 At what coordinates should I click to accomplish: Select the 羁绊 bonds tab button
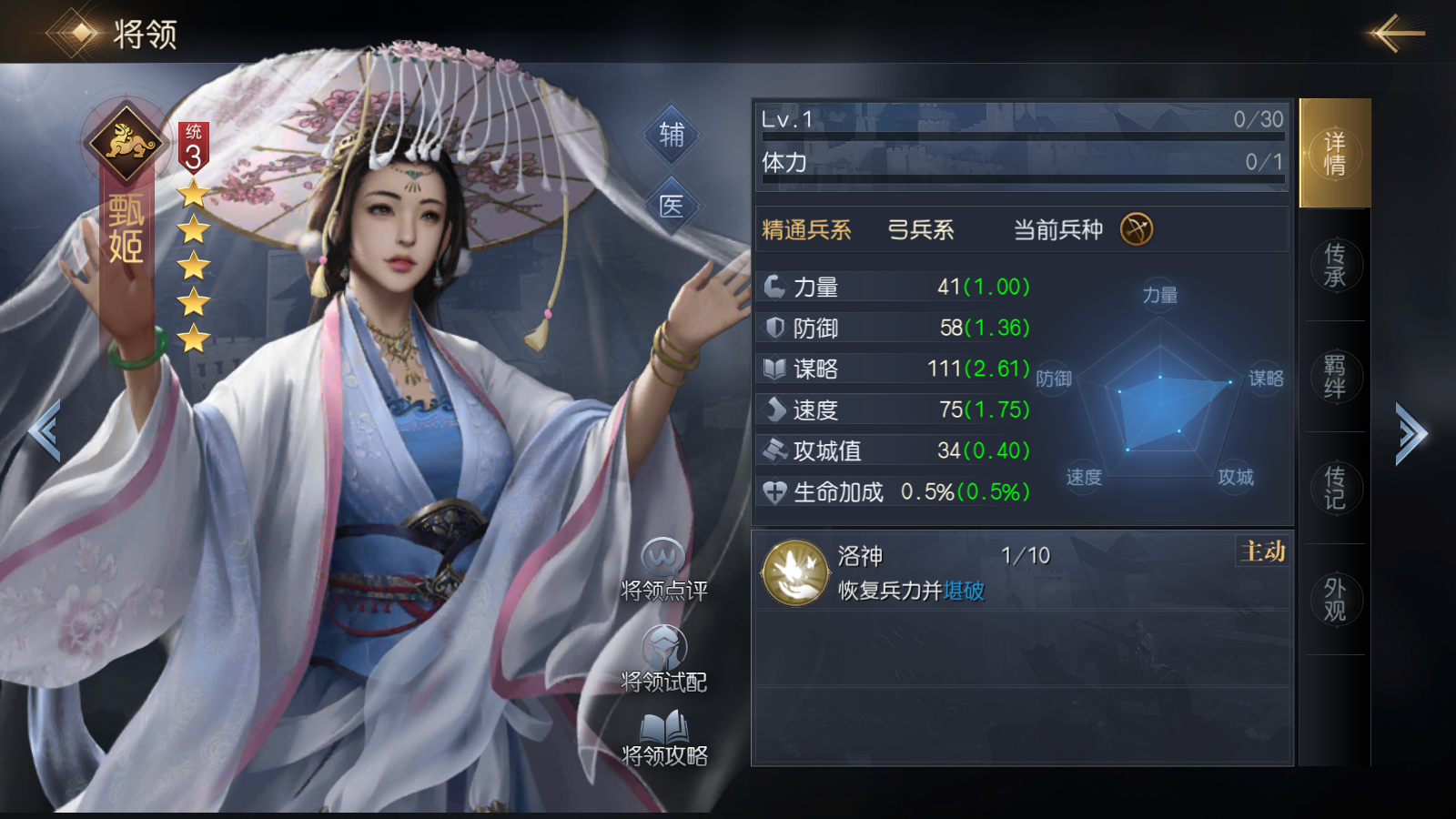pyautogui.click(x=1334, y=377)
